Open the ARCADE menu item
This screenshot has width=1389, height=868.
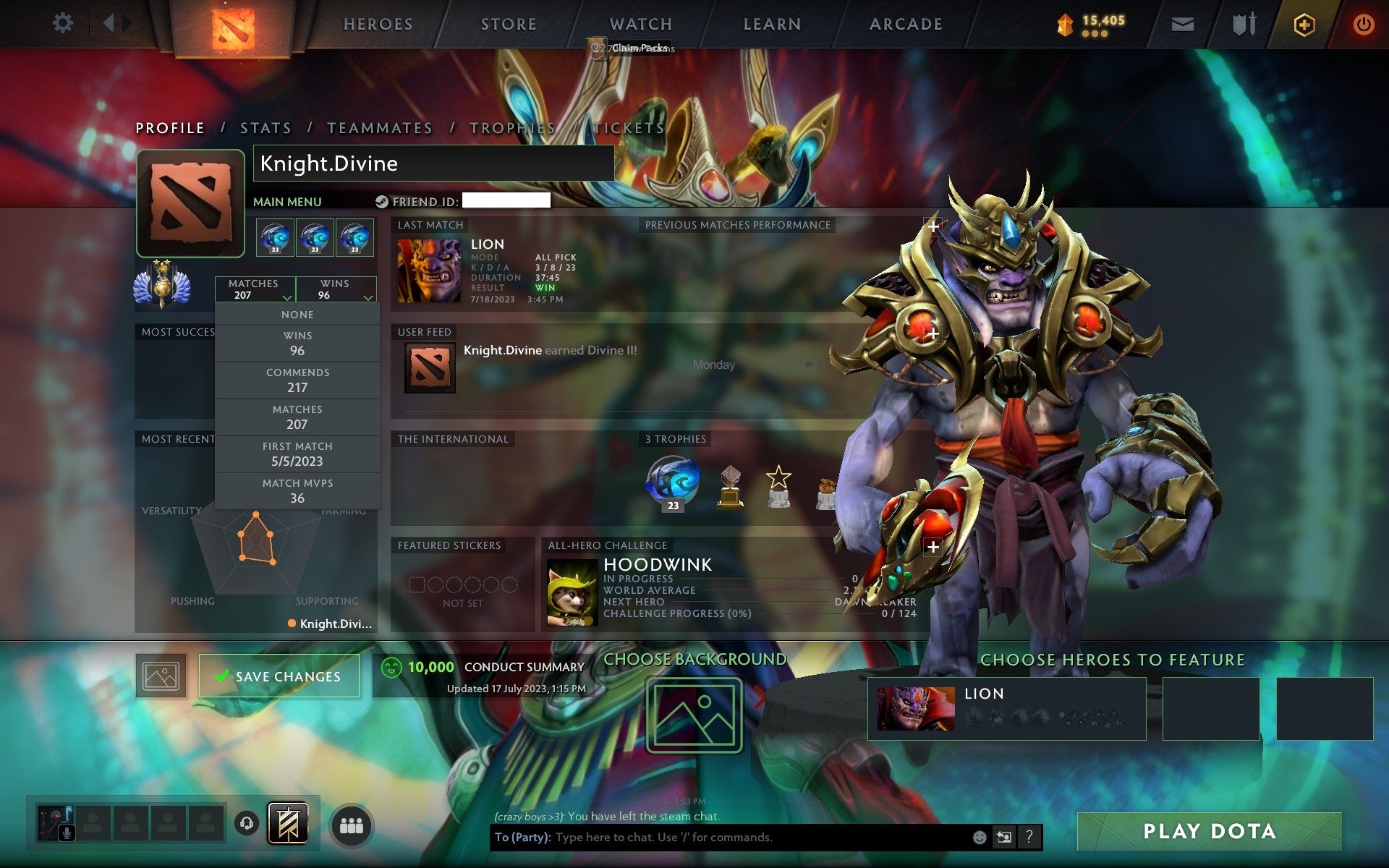pyautogui.click(x=905, y=24)
